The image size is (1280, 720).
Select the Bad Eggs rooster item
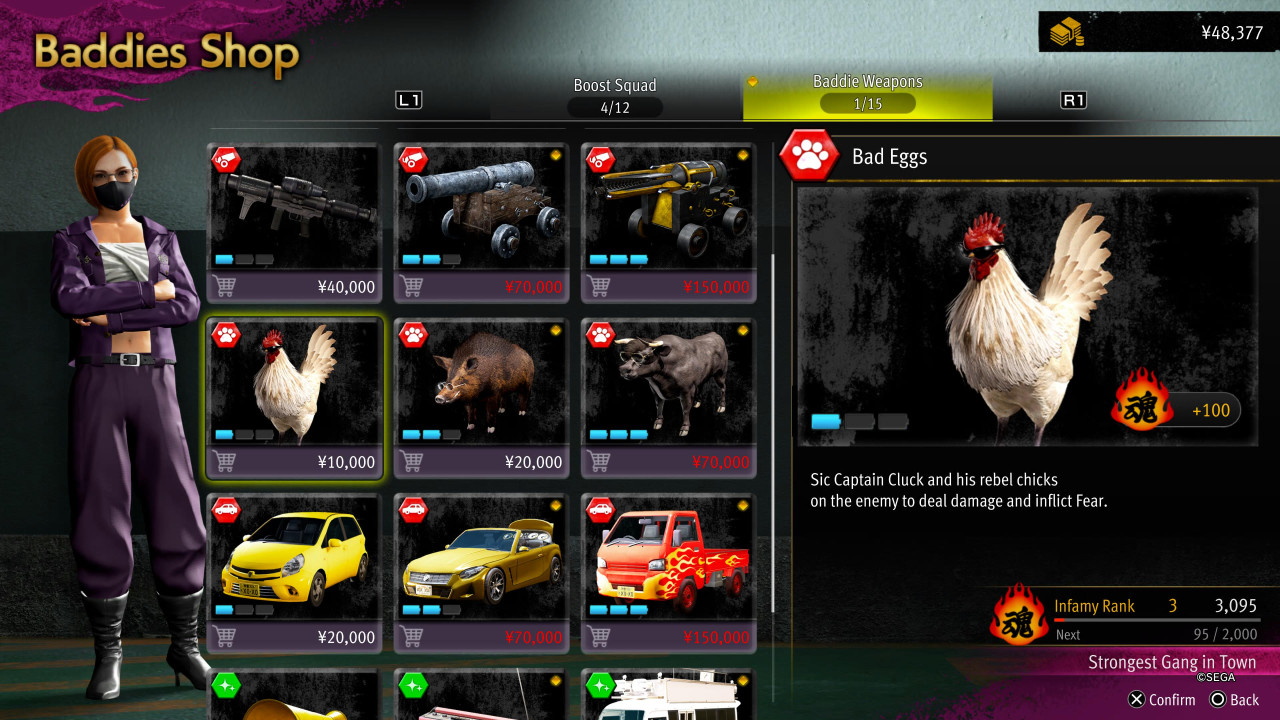pos(295,397)
